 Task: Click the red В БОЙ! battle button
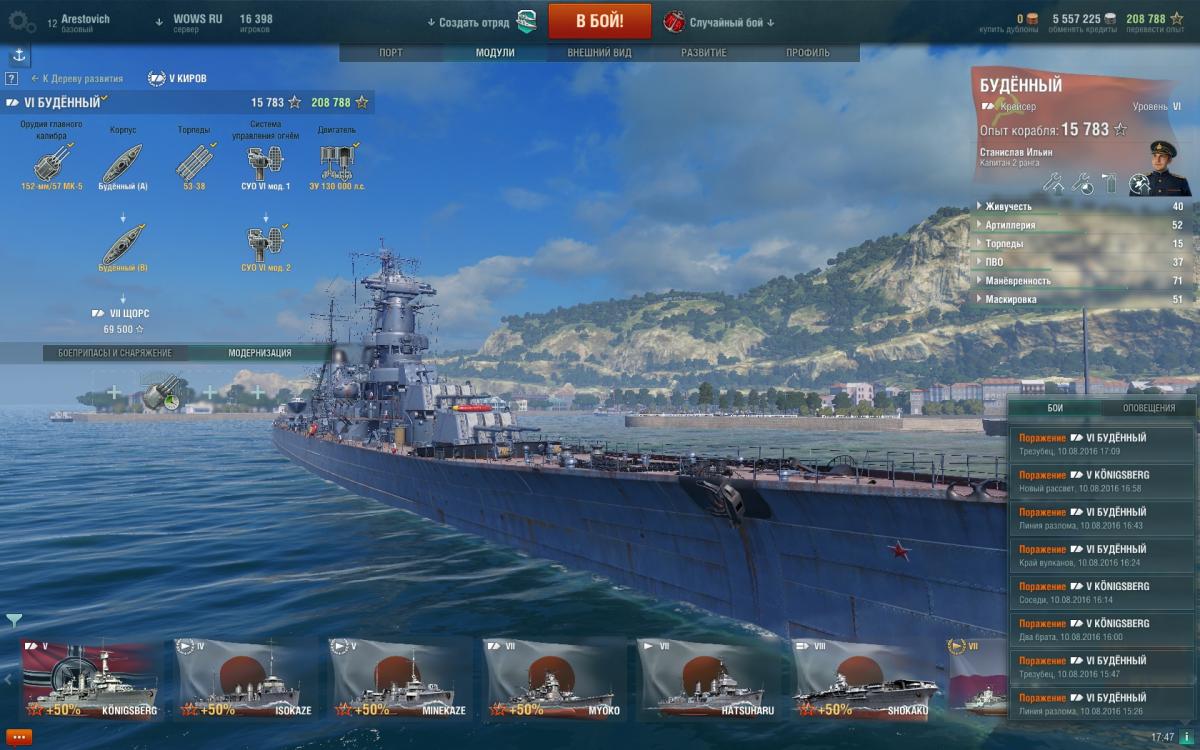pyautogui.click(x=599, y=21)
